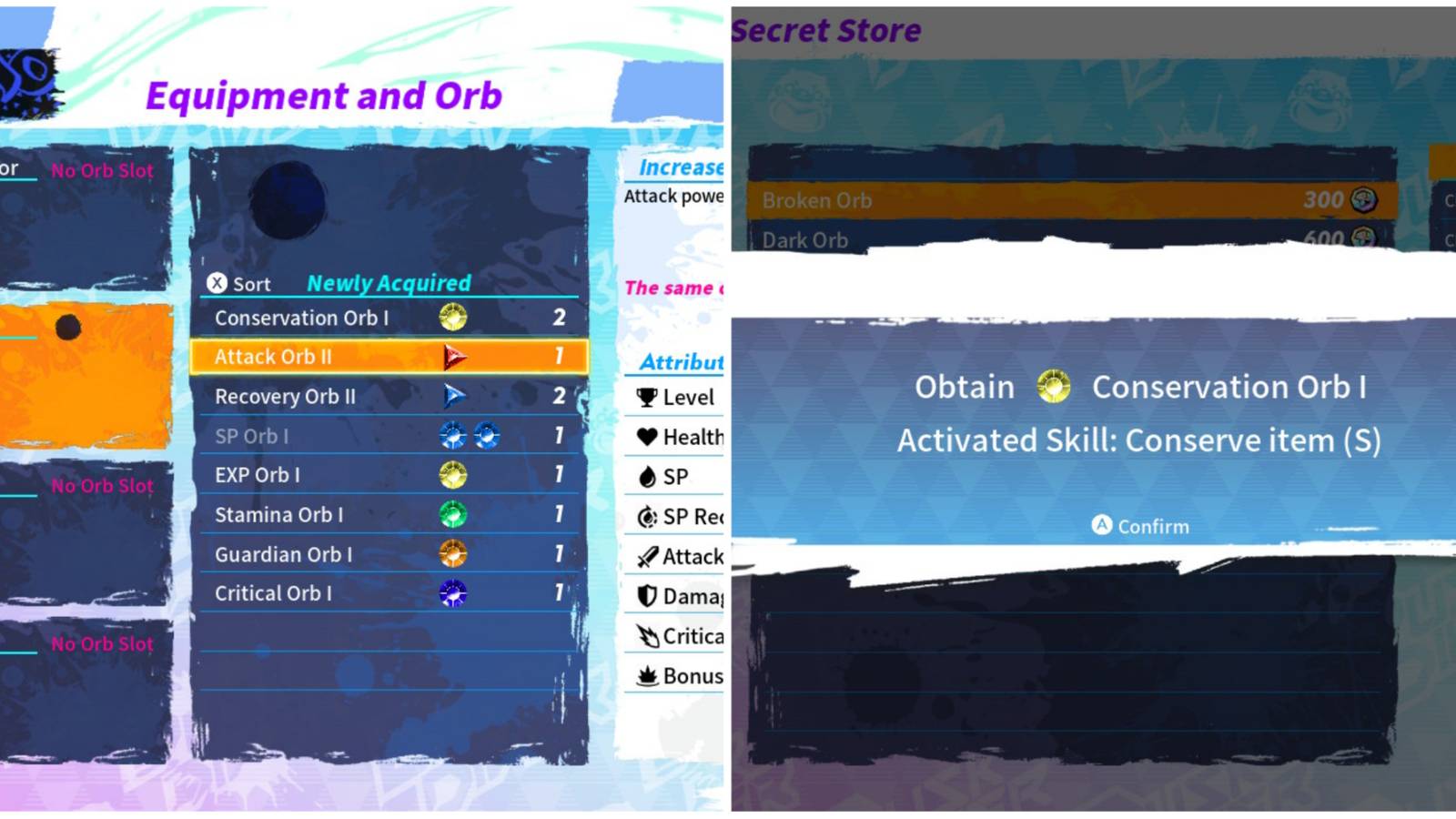Click the trophy icon beside Level

pyautogui.click(x=646, y=397)
